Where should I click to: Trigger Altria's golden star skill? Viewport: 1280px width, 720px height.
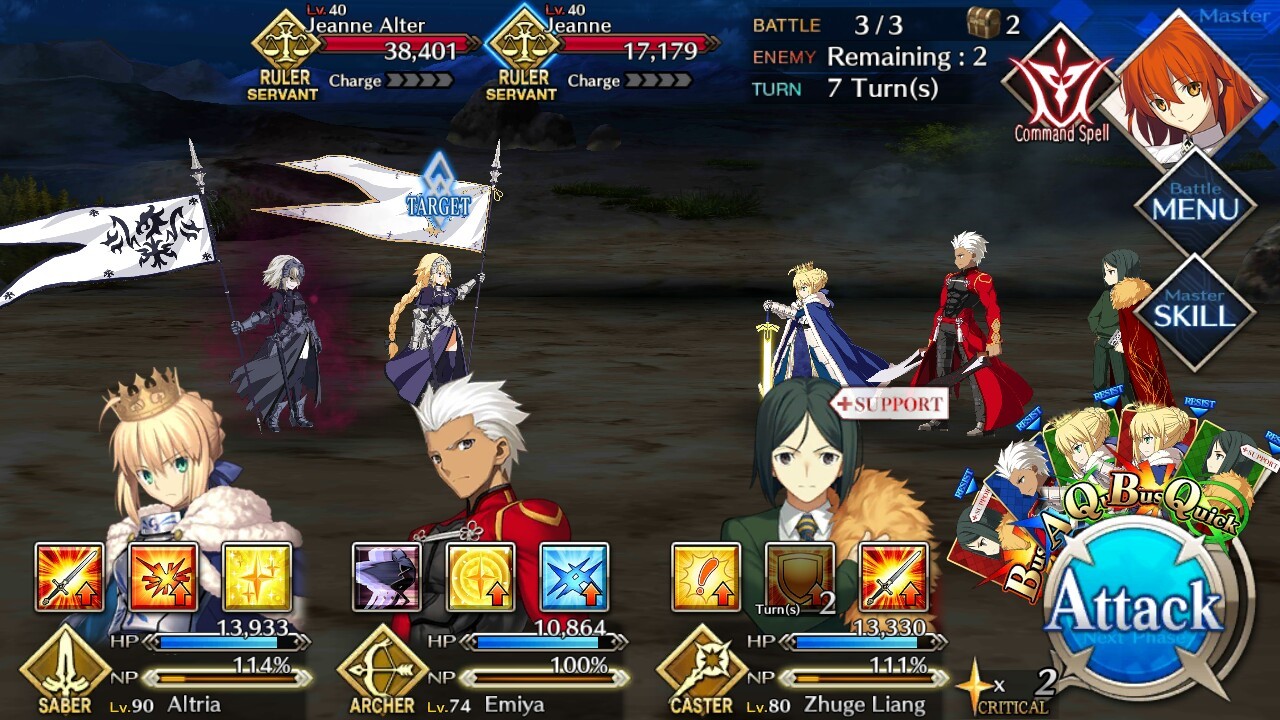coord(257,577)
